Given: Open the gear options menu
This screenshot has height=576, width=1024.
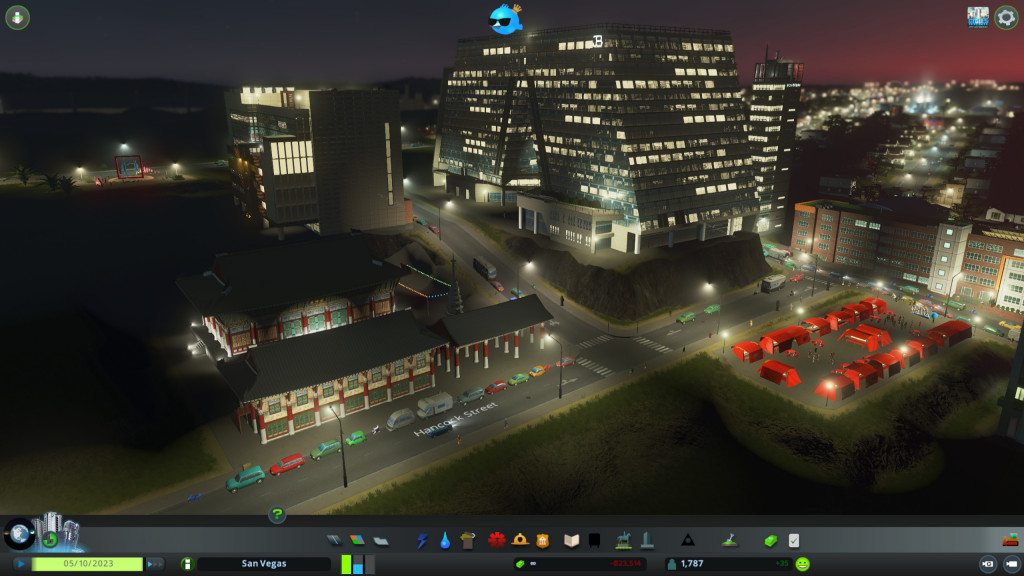Looking at the screenshot, I should coord(1006,17).
